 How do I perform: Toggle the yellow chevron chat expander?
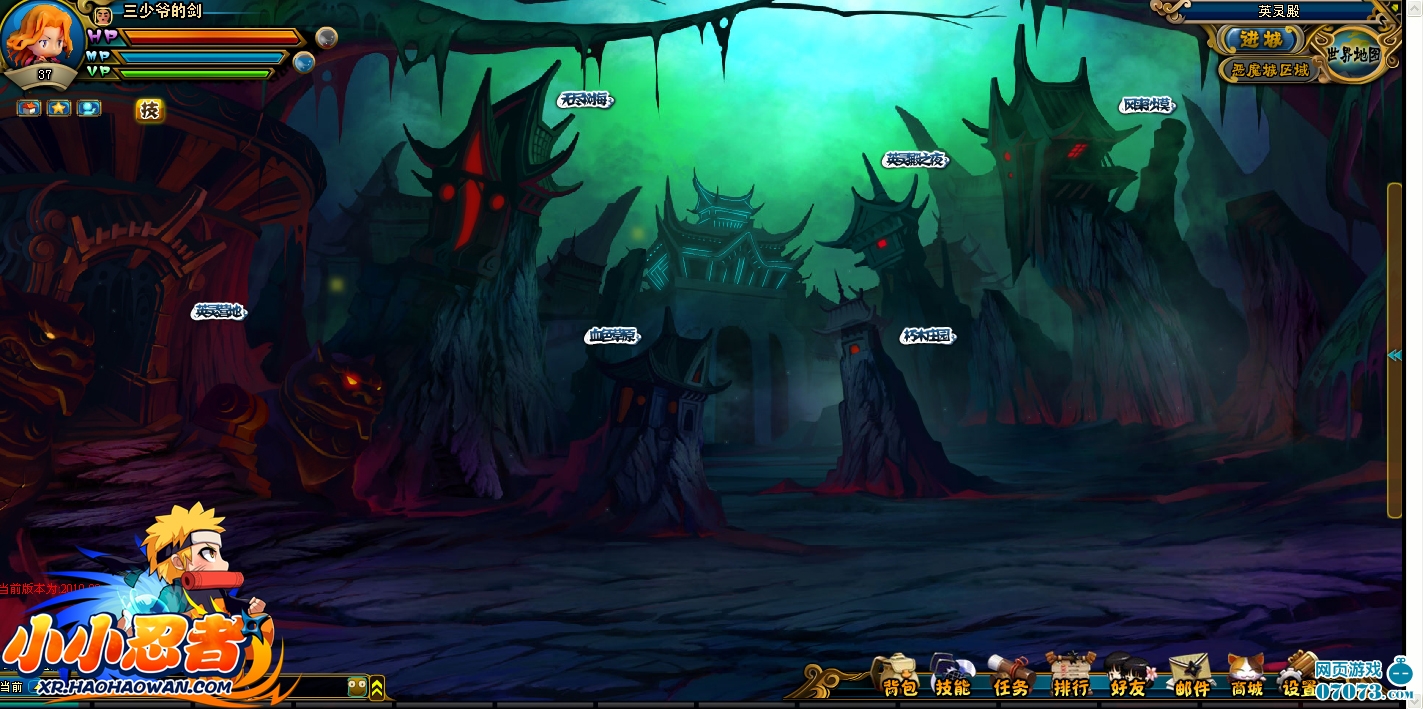tap(377, 687)
